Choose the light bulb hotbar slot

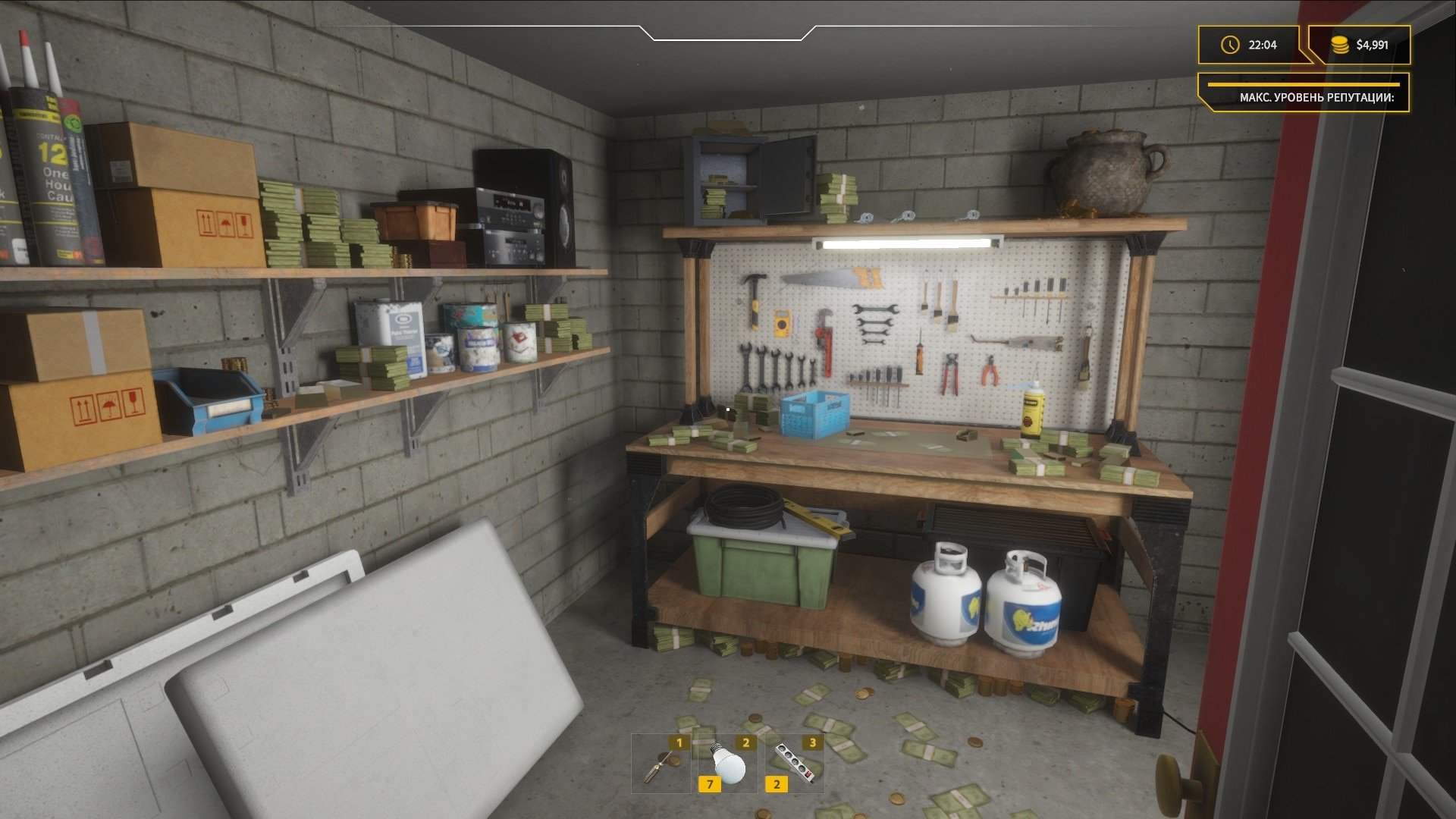click(728, 764)
